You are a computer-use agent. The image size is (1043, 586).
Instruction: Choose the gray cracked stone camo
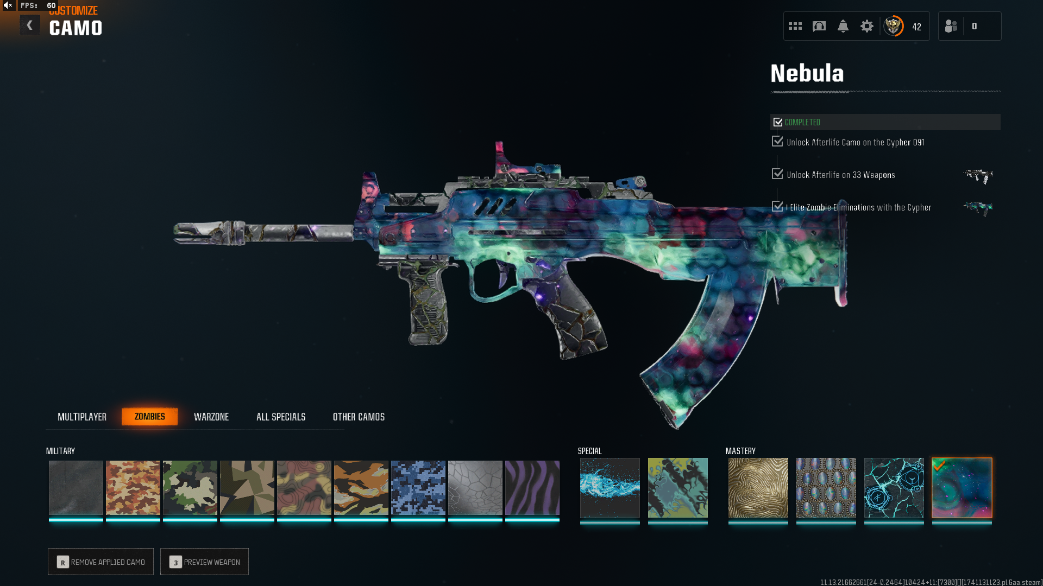coord(475,488)
